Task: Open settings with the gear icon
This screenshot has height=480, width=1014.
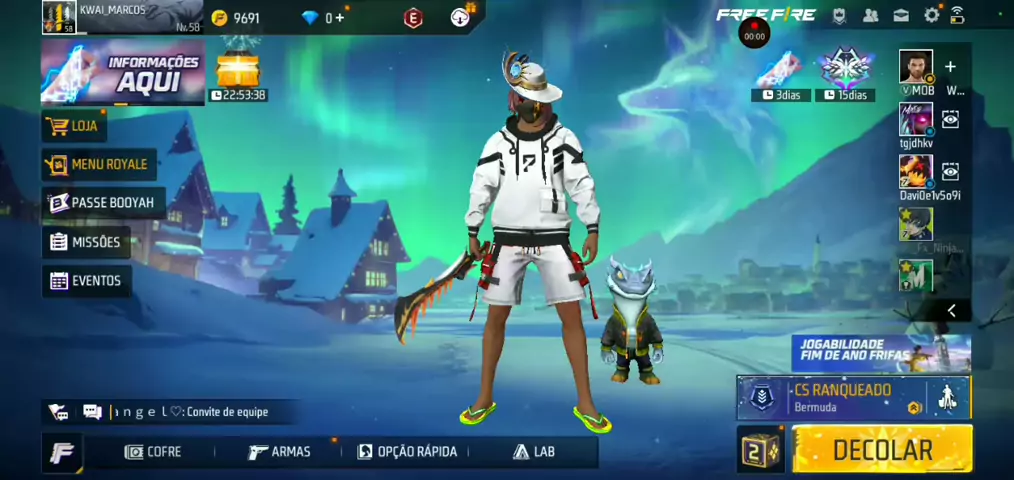Action: click(932, 15)
